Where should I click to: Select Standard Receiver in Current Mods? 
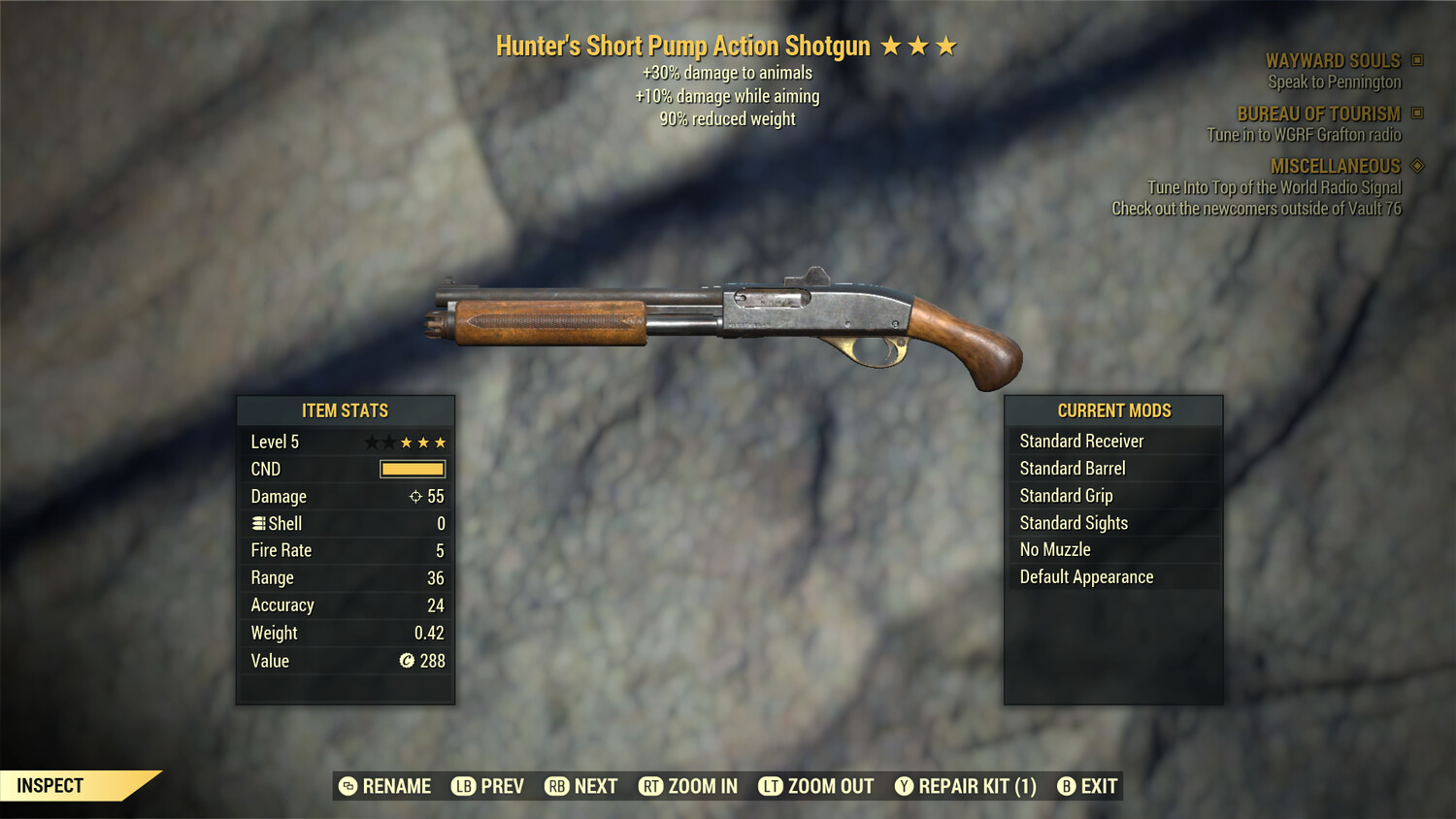coord(1082,441)
